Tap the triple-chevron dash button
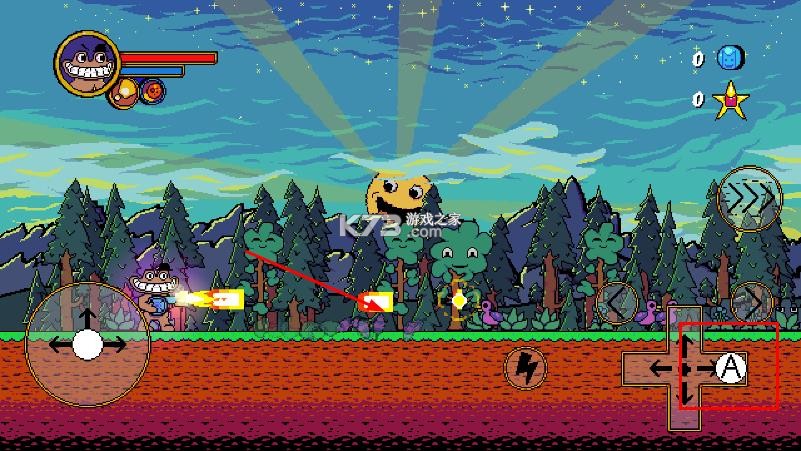The image size is (801, 451). (x=749, y=198)
